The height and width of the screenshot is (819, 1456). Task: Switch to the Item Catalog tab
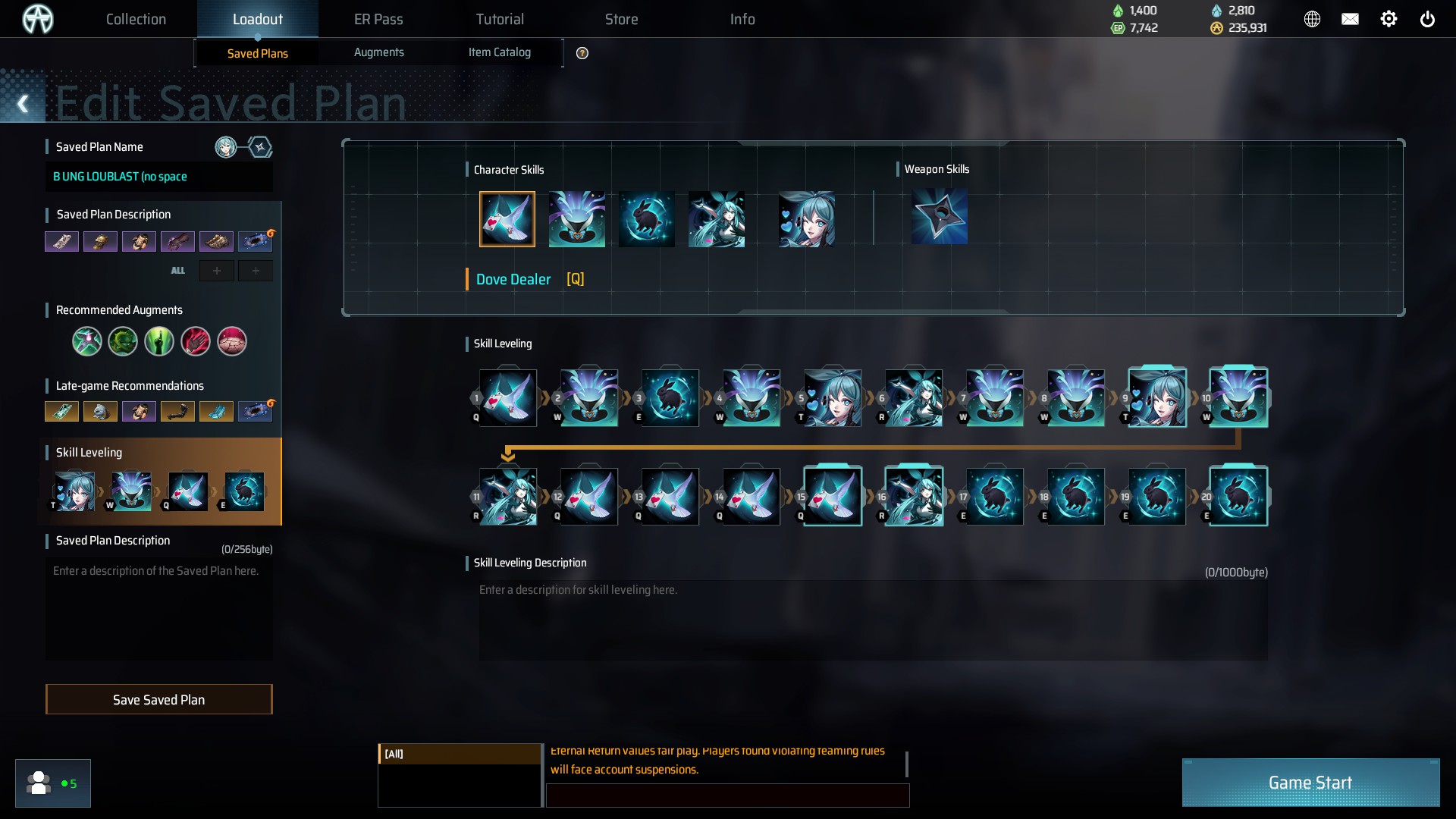pos(499,52)
